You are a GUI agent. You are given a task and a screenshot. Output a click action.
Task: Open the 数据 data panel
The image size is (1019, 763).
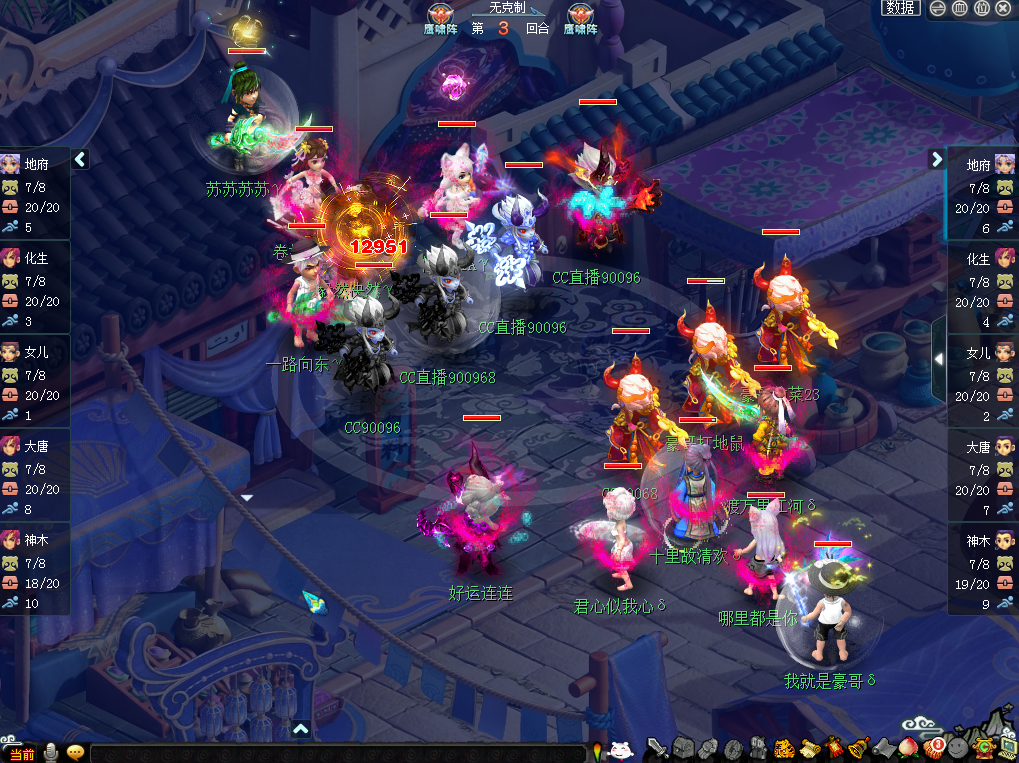click(x=901, y=8)
